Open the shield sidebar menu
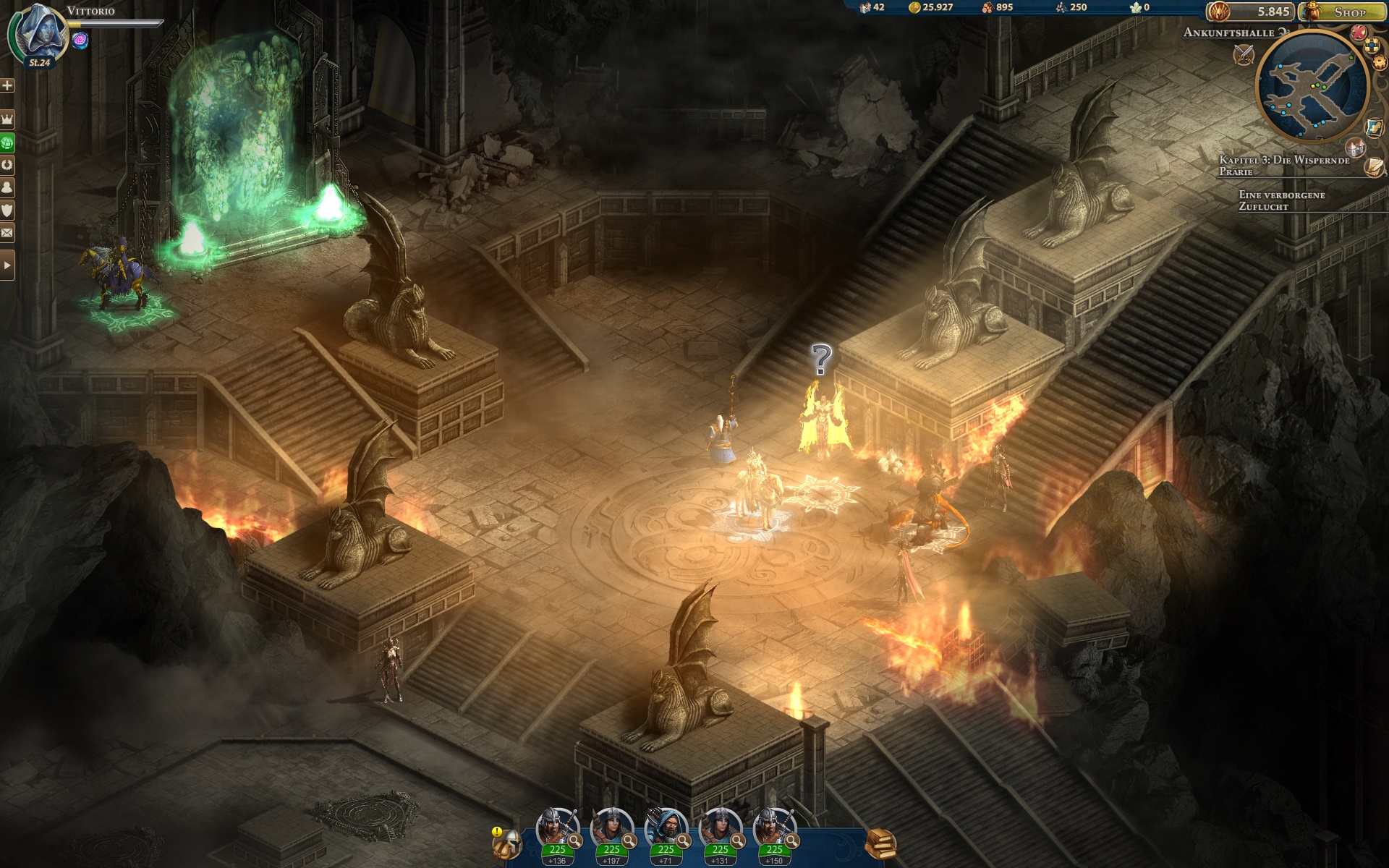Screen dimensions: 1389x868 tap(7, 210)
